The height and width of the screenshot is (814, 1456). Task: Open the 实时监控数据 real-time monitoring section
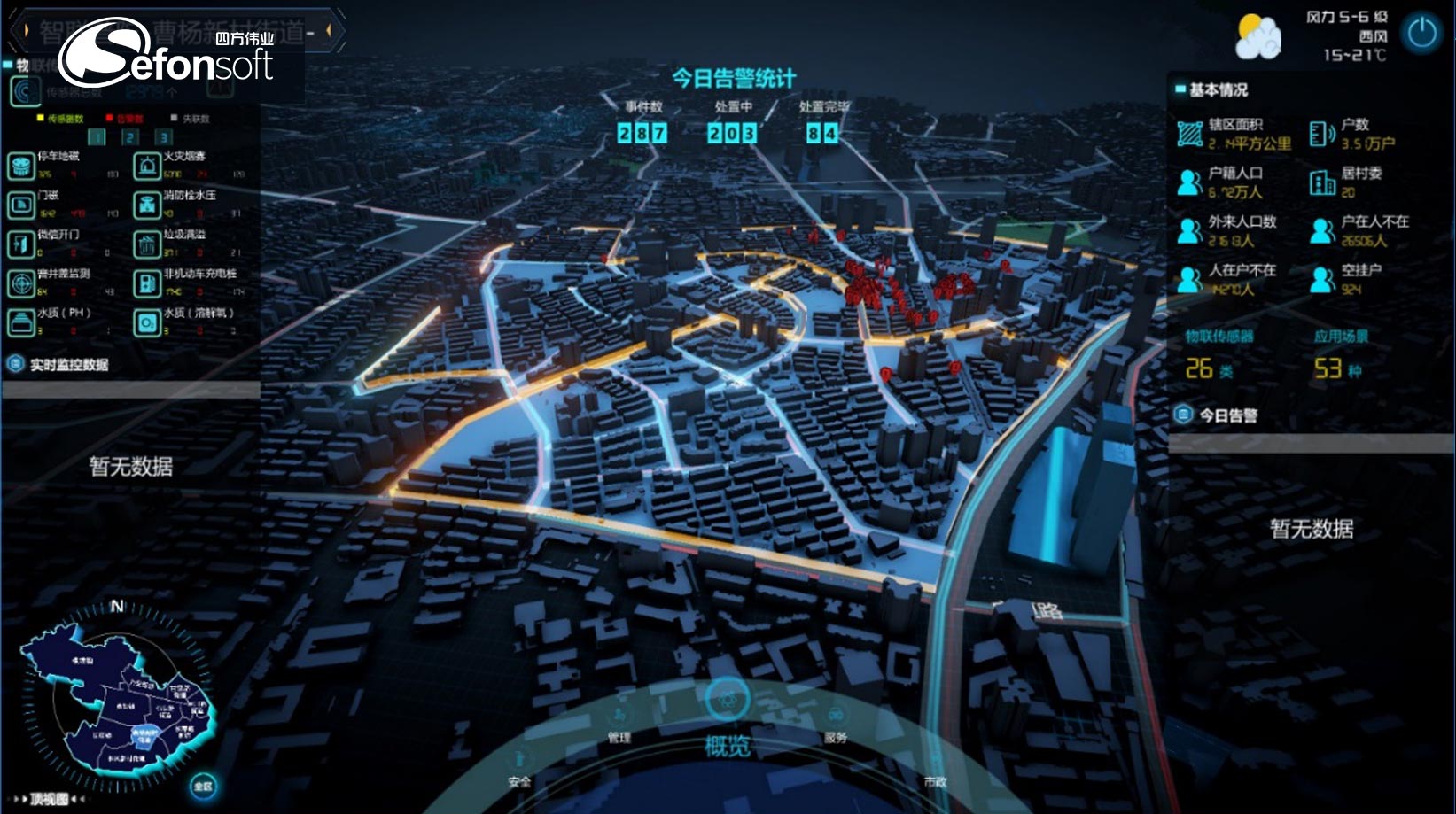[68, 365]
